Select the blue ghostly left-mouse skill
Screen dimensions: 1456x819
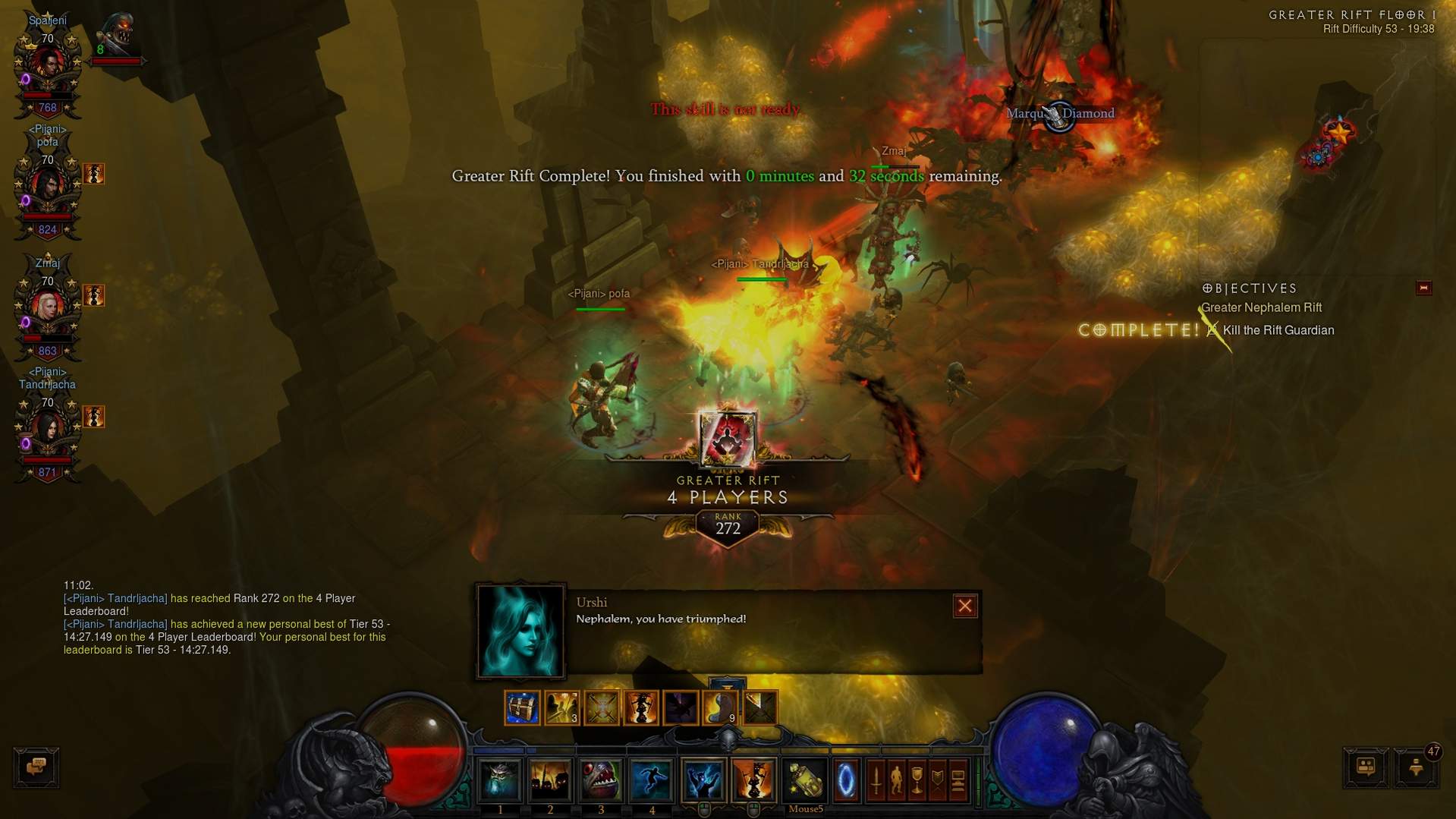coord(703,780)
